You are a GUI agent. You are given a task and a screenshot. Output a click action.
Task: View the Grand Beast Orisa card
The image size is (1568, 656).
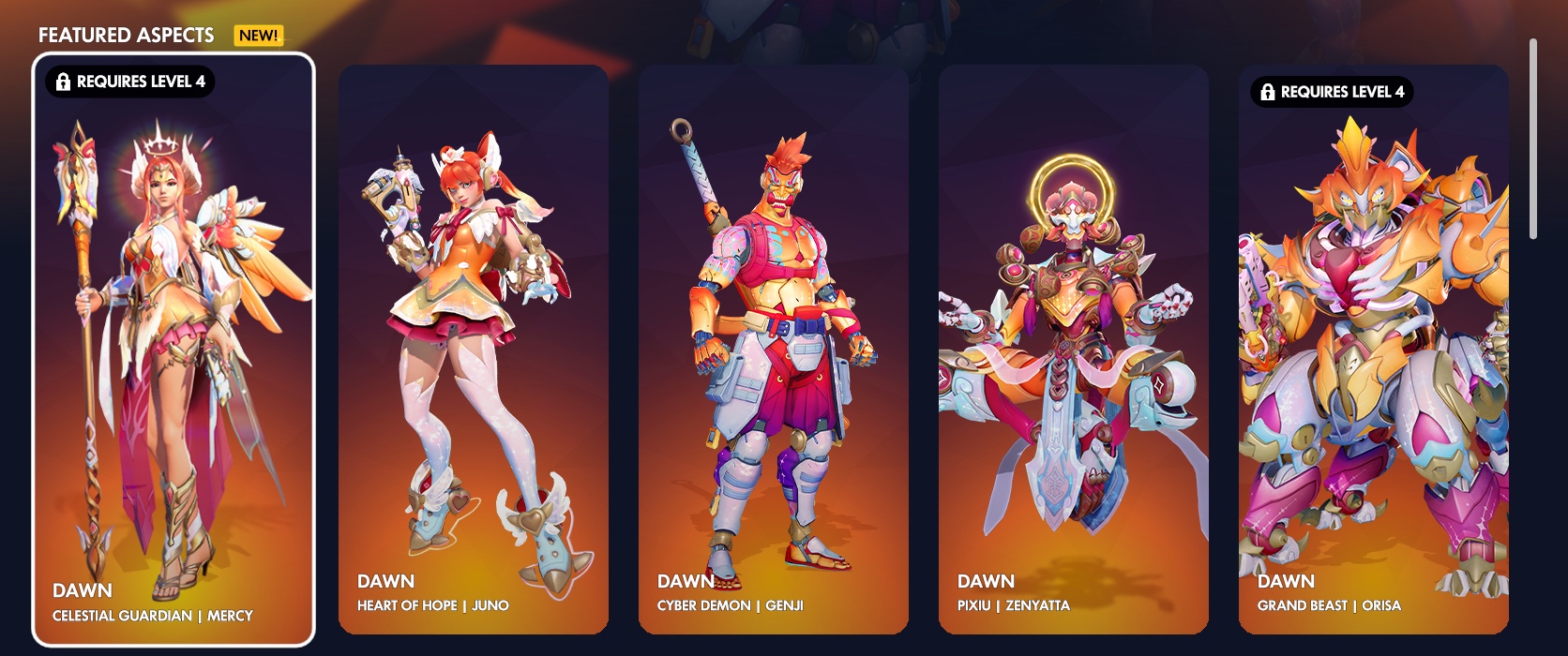pyautogui.click(x=1374, y=349)
